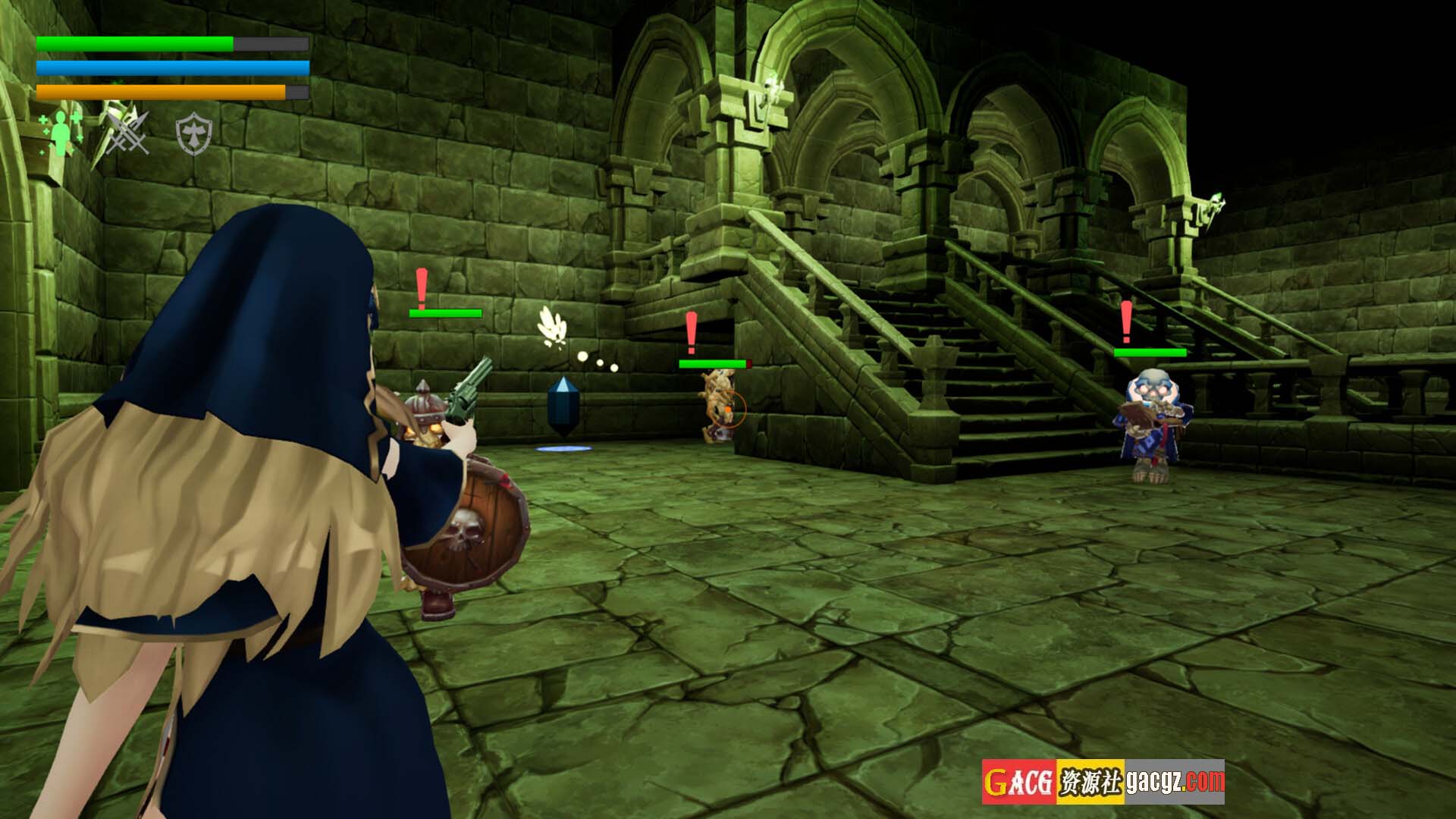Open the gacgz.com watermark link
Screen dimensions: 1456x819
click(1175, 781)
